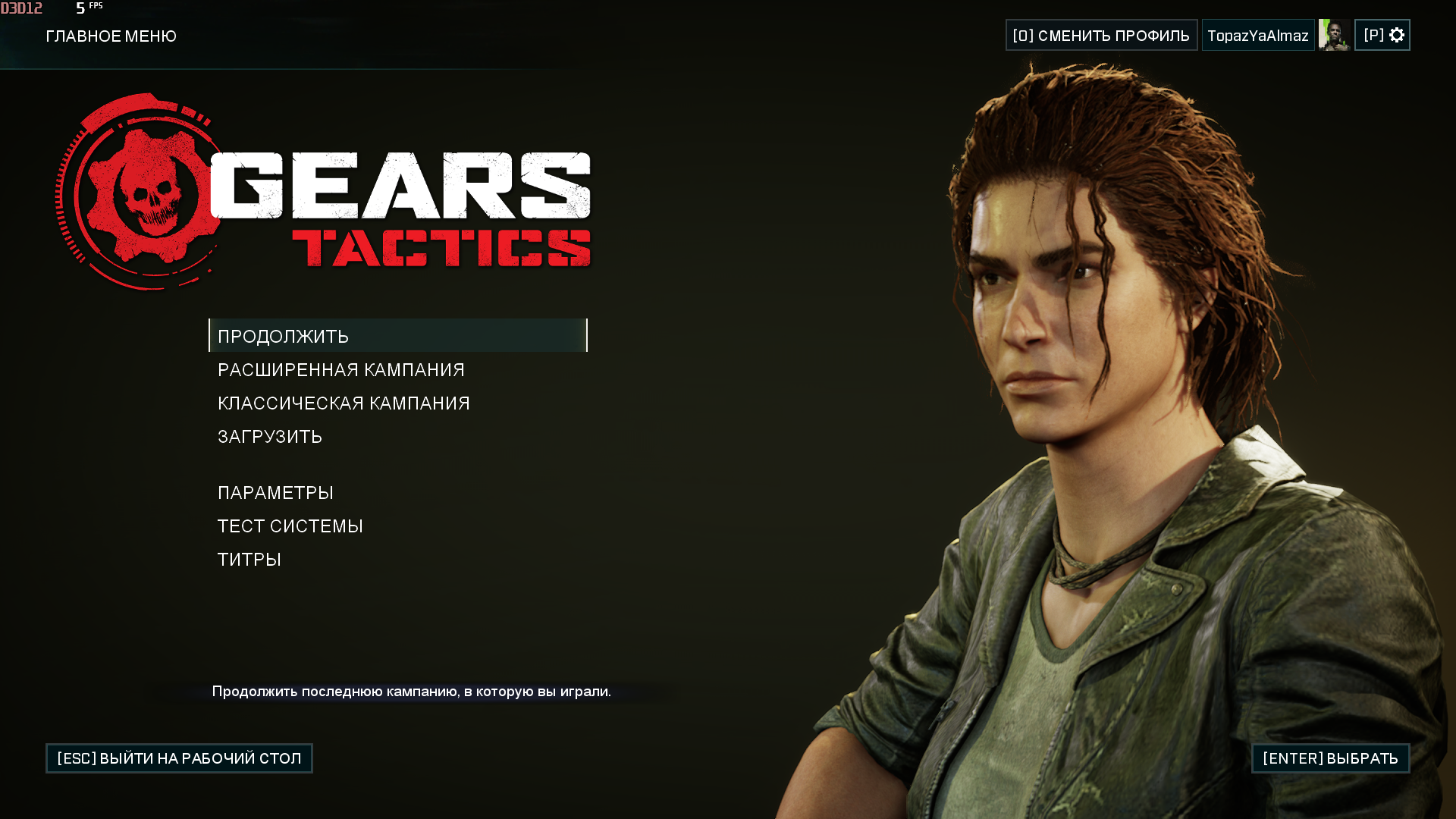Open РАСШИРЕННАЯ КАМПАНИЯ menu entry
1456x819 pixels.
pyautogui.click(x=340, y=370)
